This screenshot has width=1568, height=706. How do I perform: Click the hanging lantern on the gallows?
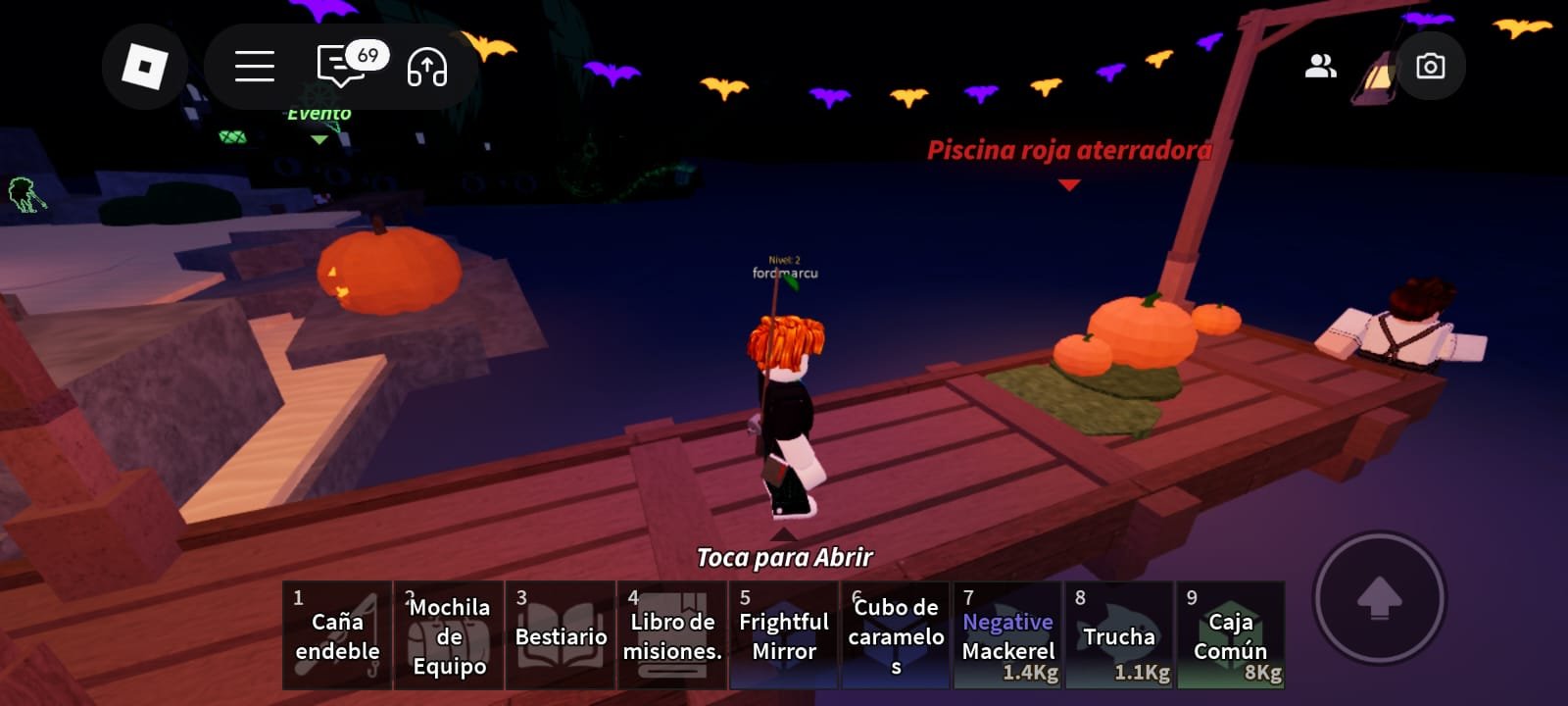click(x=1378, y=78)
